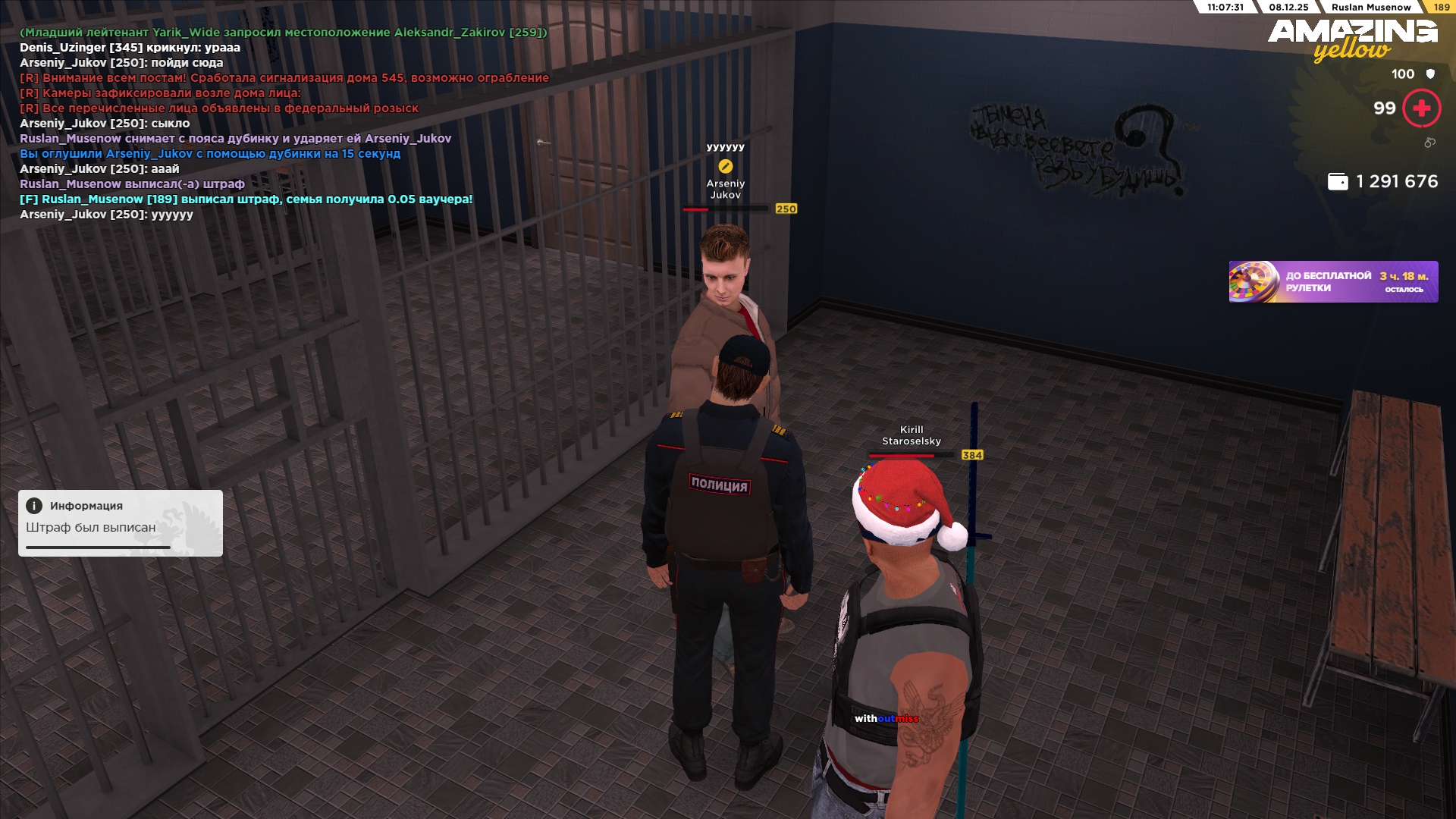Click the Amazing Yellow server logo
This screenshot has width=1456, height=819.
tap(1352, 39)
